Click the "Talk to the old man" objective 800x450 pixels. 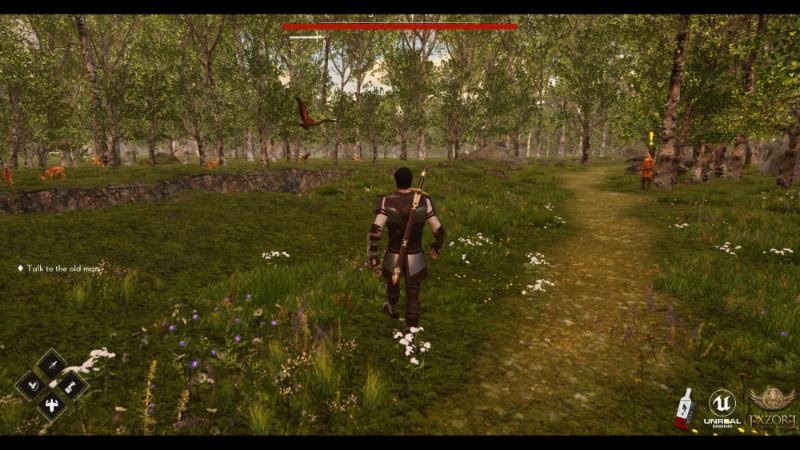coord(63,268)
